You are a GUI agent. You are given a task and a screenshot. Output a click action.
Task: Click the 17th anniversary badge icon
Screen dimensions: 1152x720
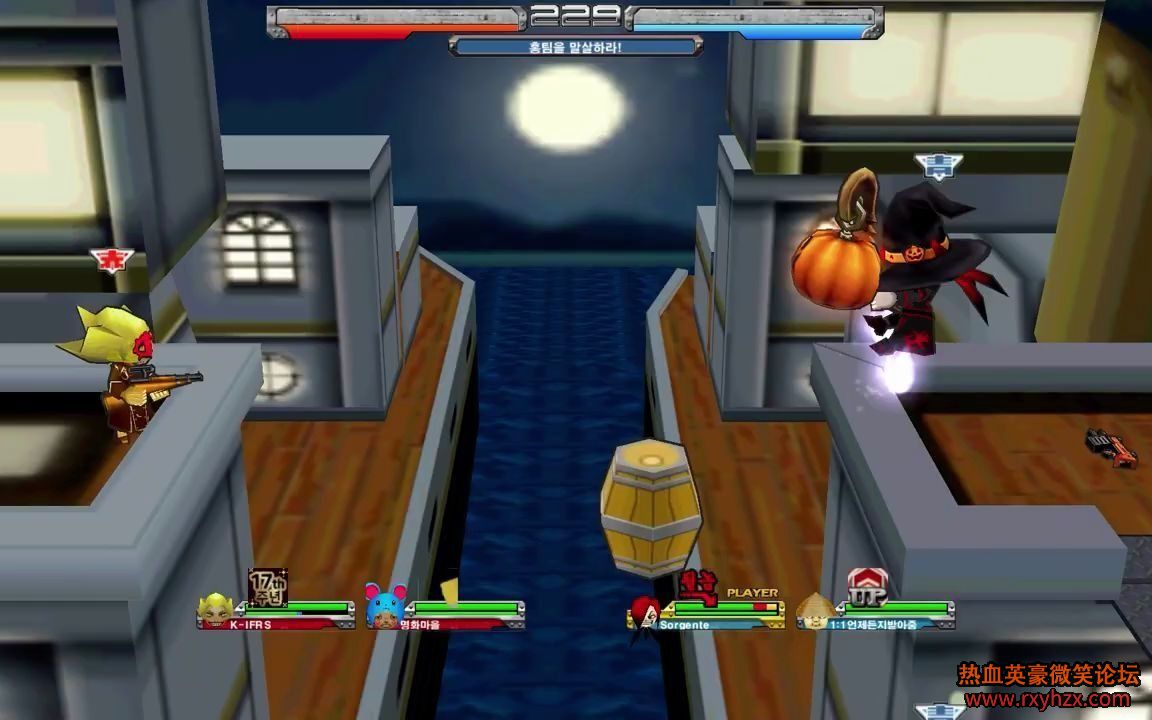point(267,587)
